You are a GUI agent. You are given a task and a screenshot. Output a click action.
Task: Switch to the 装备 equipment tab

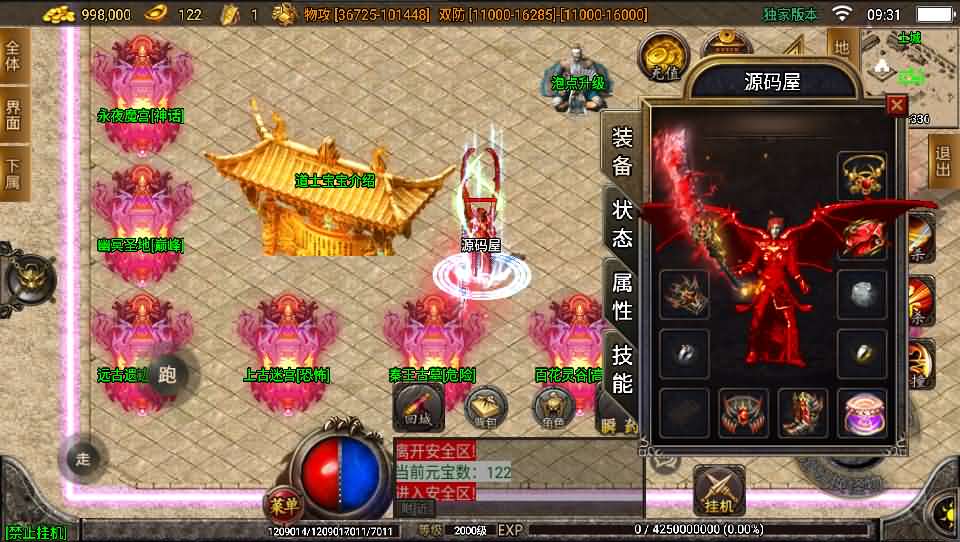pos(622,152)
